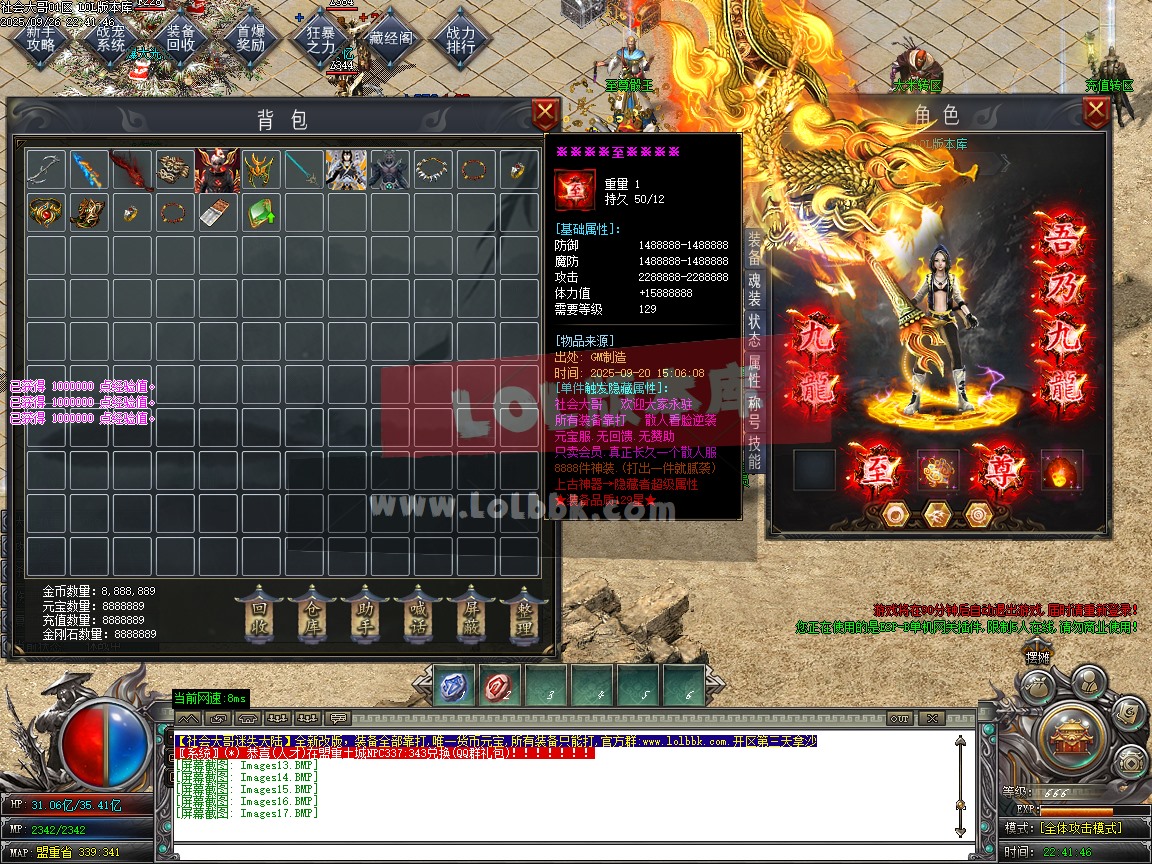Open the 新手攻略 beginner guide menu

41,38
